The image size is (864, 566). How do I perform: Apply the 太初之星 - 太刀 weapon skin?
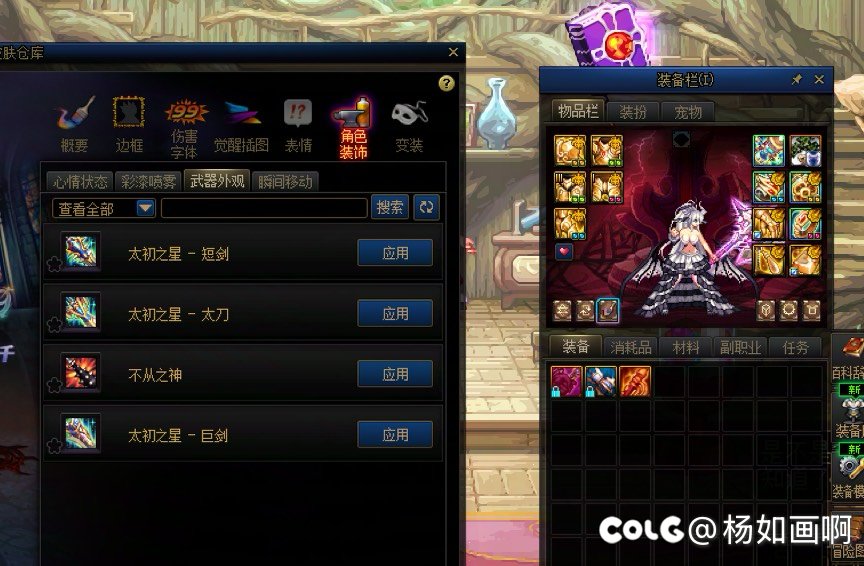coord(395,314)
